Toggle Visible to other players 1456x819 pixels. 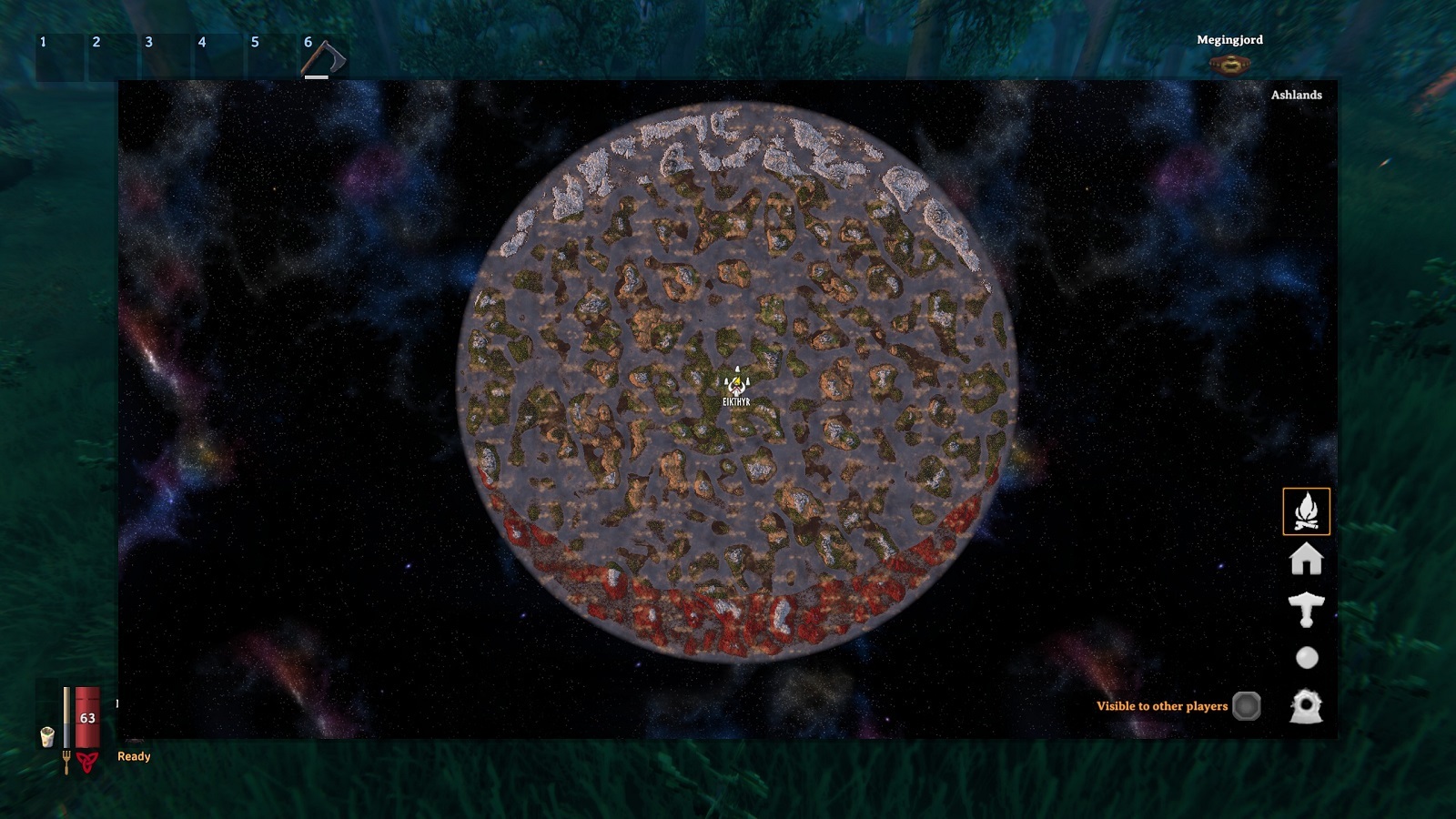(x=1247, y=703)
